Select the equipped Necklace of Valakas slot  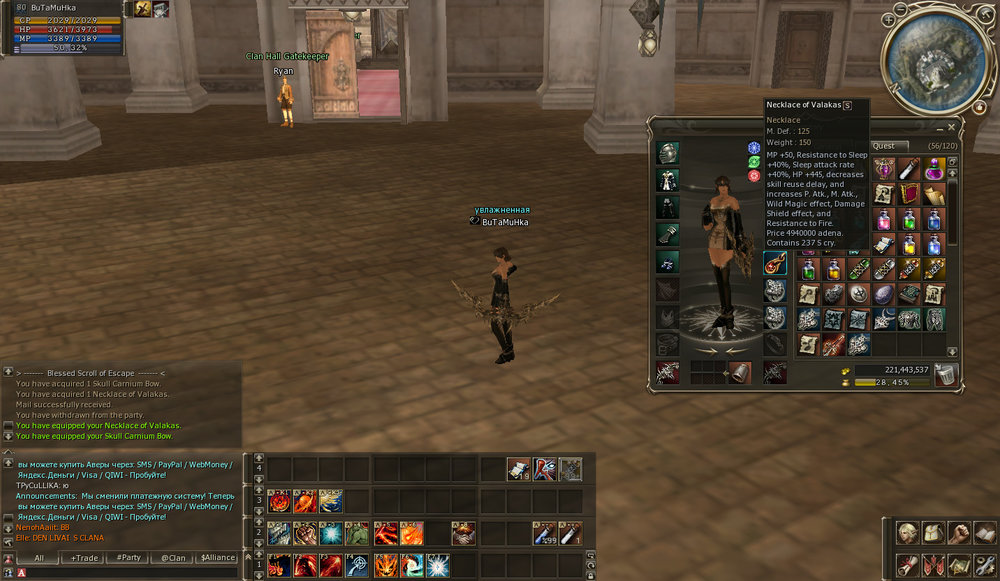coord(775,263)
